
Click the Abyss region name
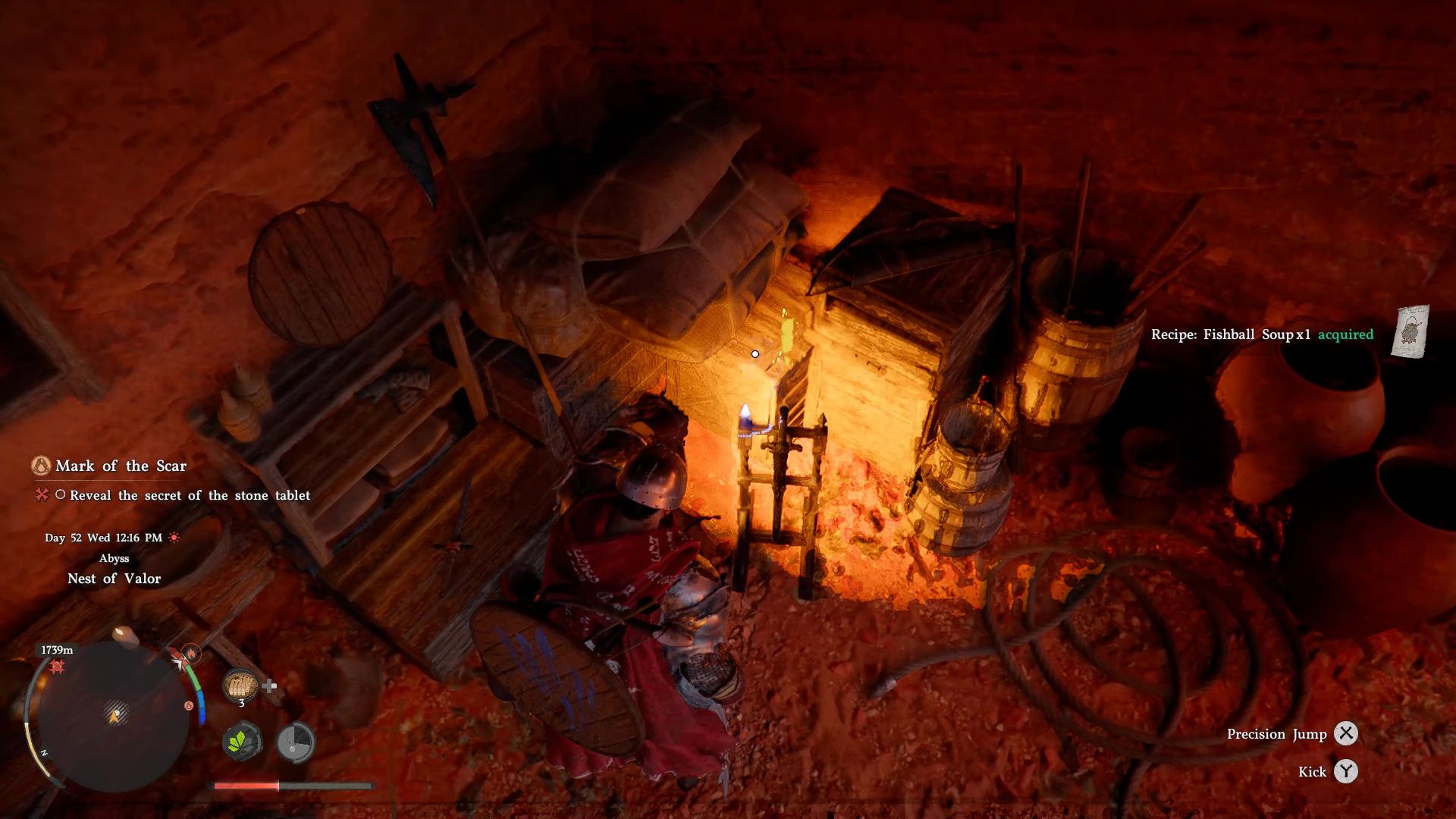click(x=113, y=559)
